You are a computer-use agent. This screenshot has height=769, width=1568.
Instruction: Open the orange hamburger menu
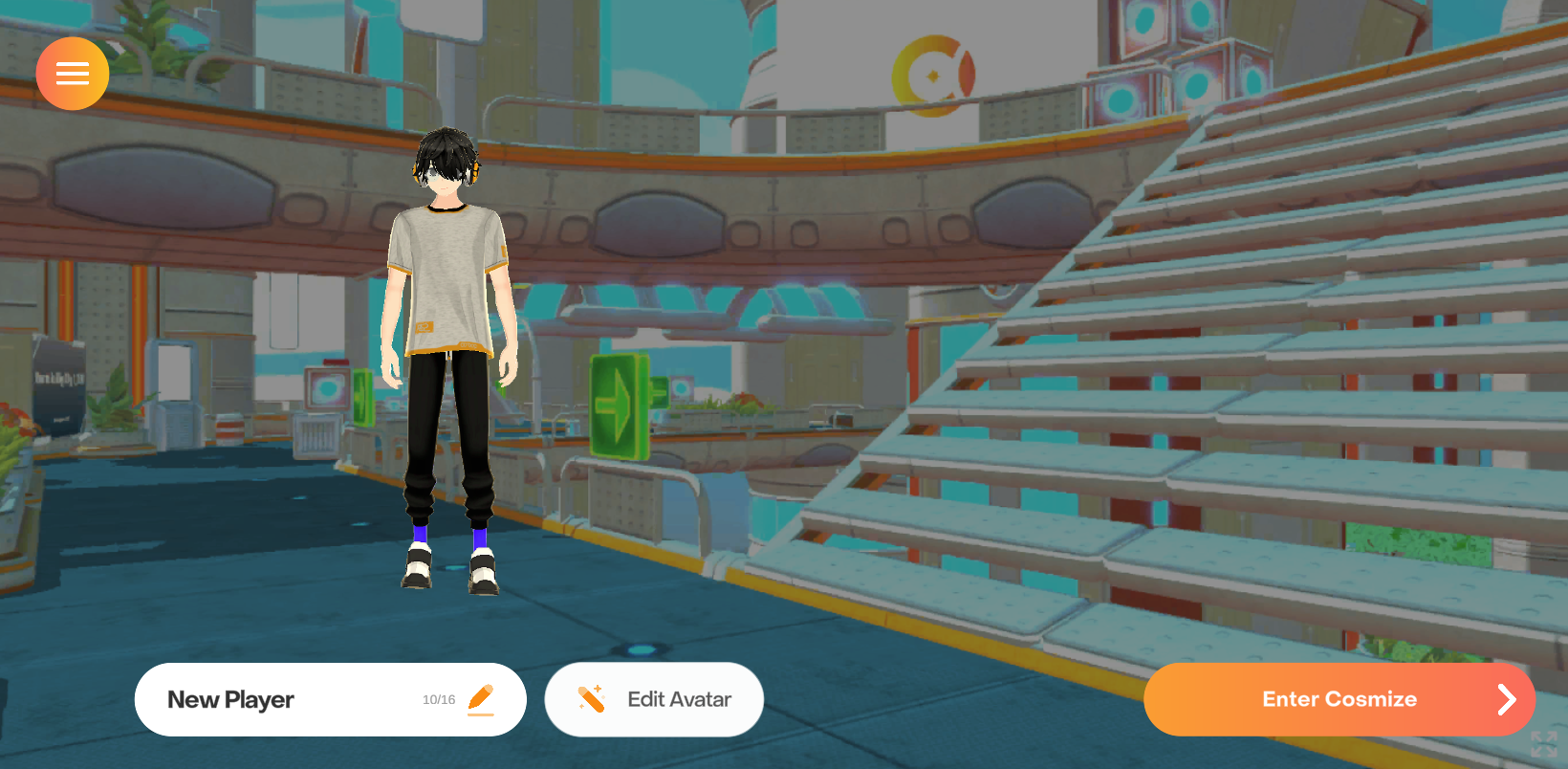click(73, 74)
